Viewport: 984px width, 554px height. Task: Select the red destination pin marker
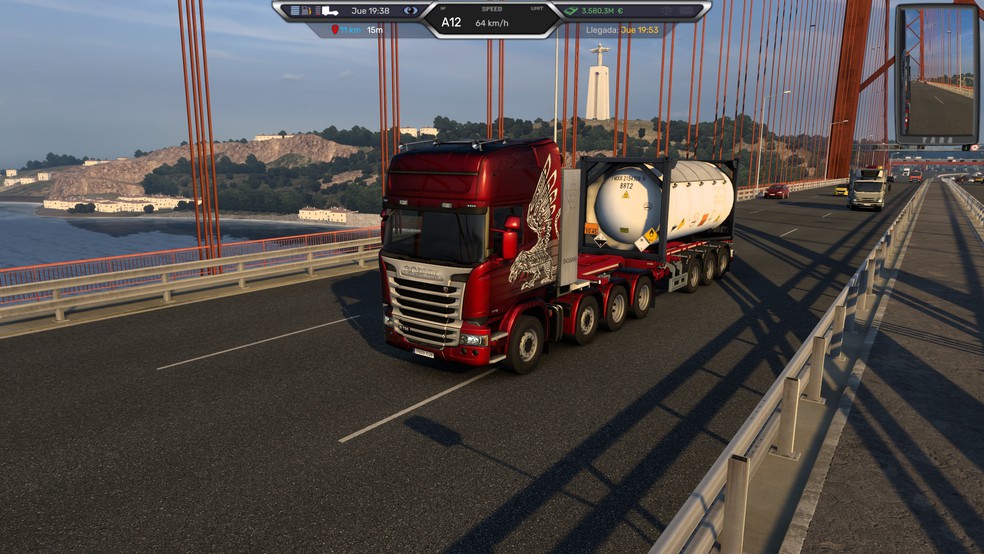(335, 30)
